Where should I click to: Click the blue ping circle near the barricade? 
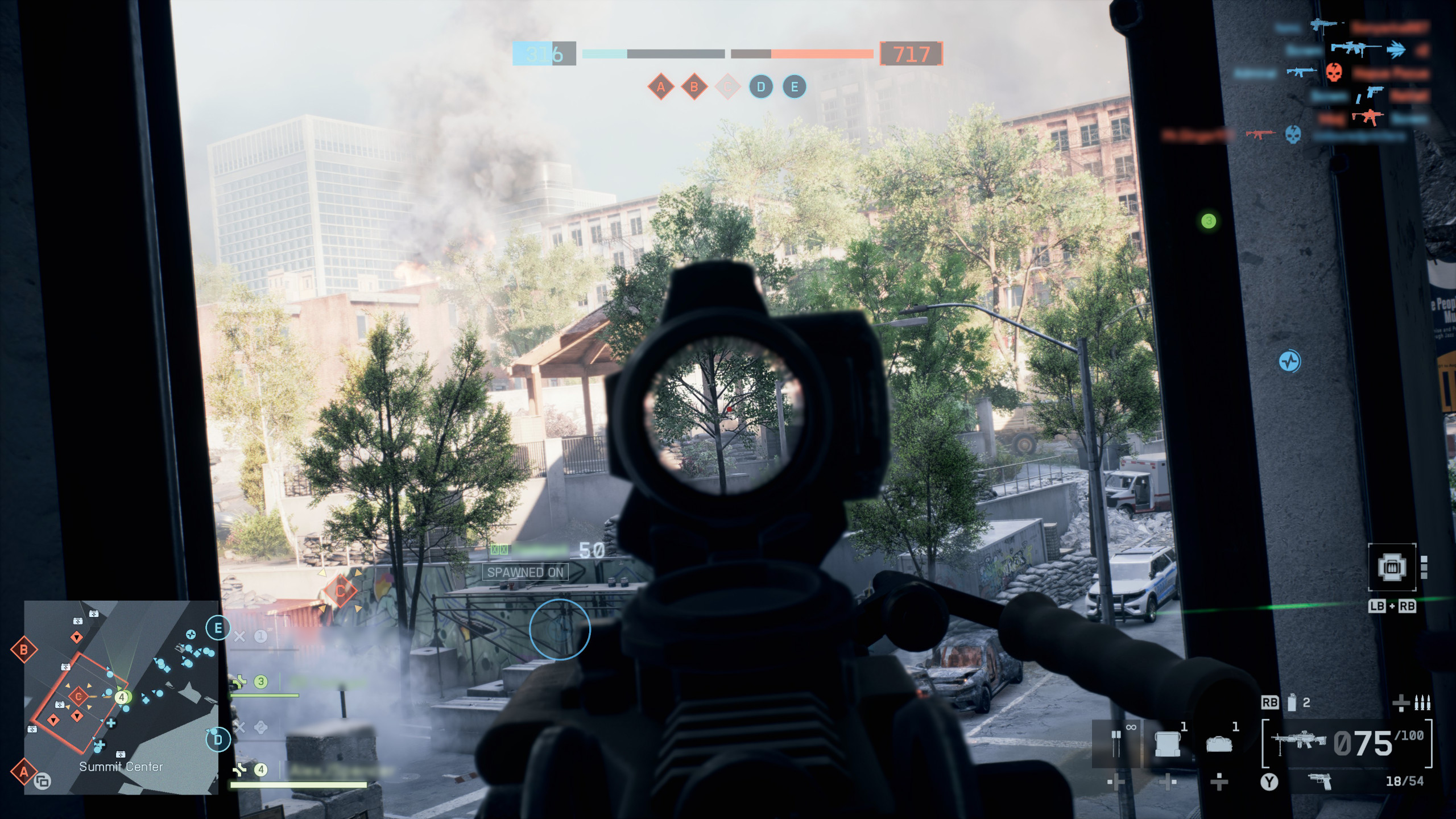560,630
